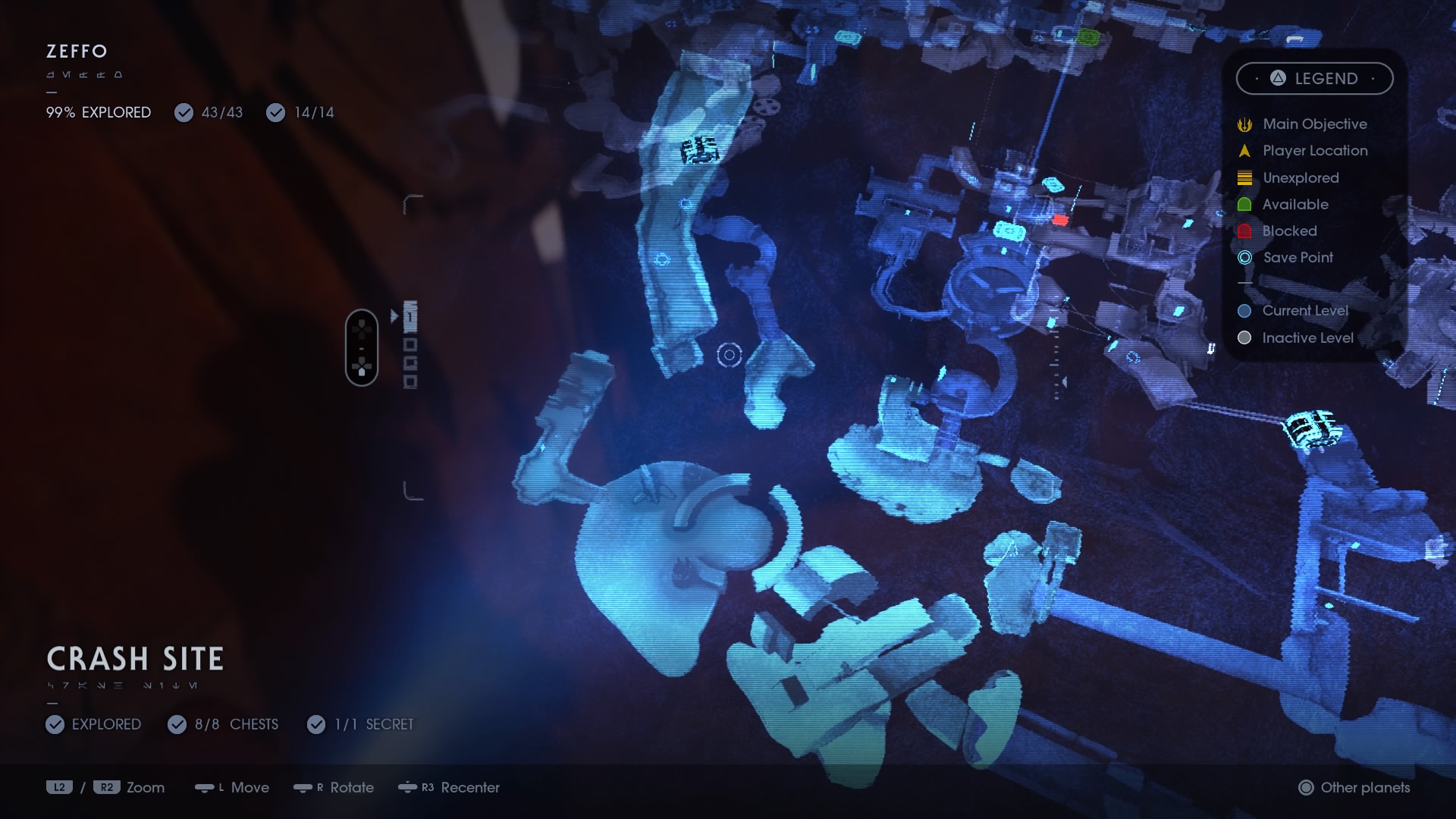1456x819 pixels.
Task: Click the 99% Explored progress readout
Action: point(98,112)
